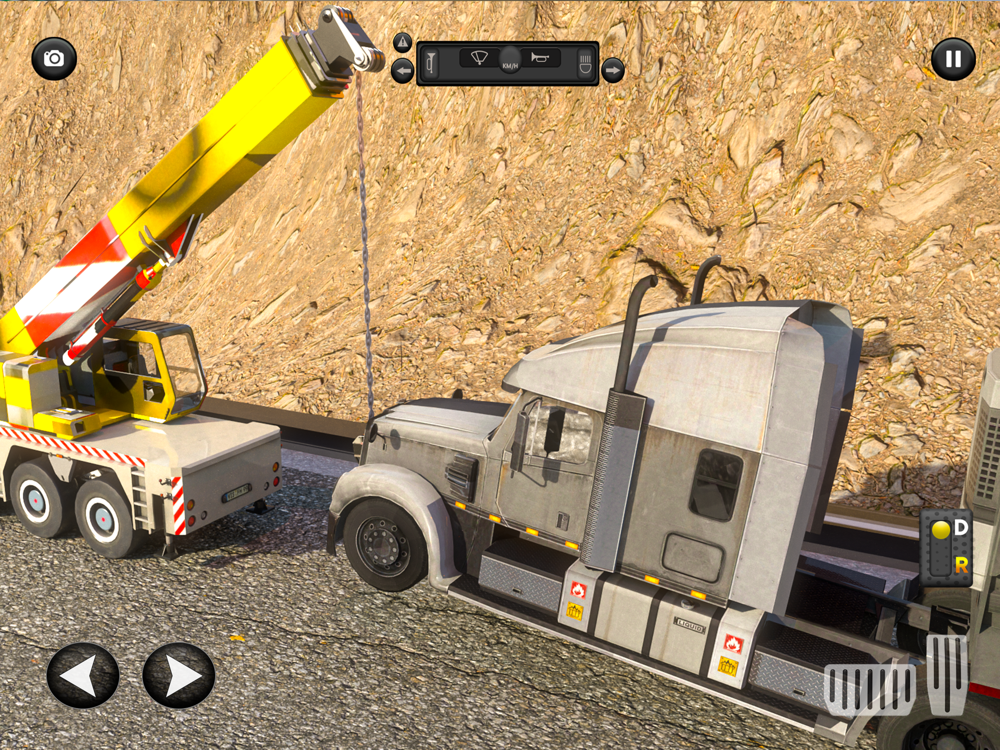
Task: Steer left with the arrow button
Action: pos(83,676)
